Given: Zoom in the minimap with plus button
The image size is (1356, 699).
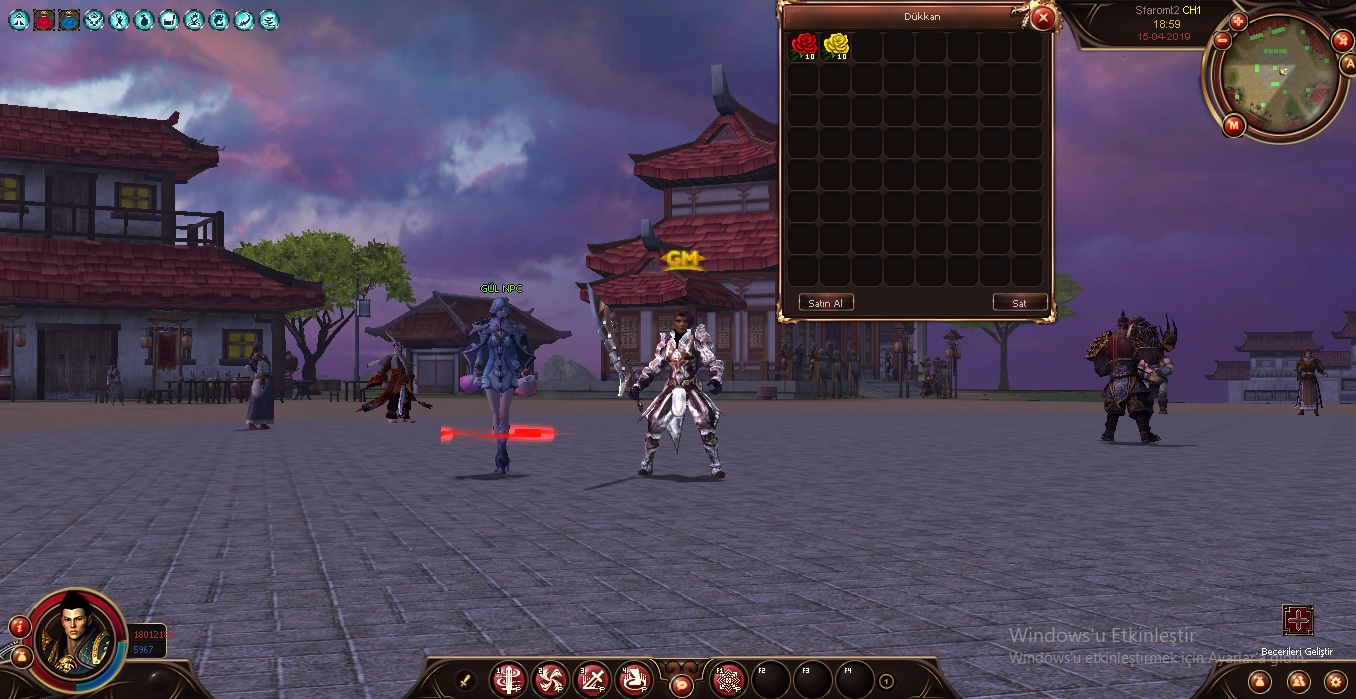Looking at the screenshot, I should pyautogui.click(x=1238, y=21).
